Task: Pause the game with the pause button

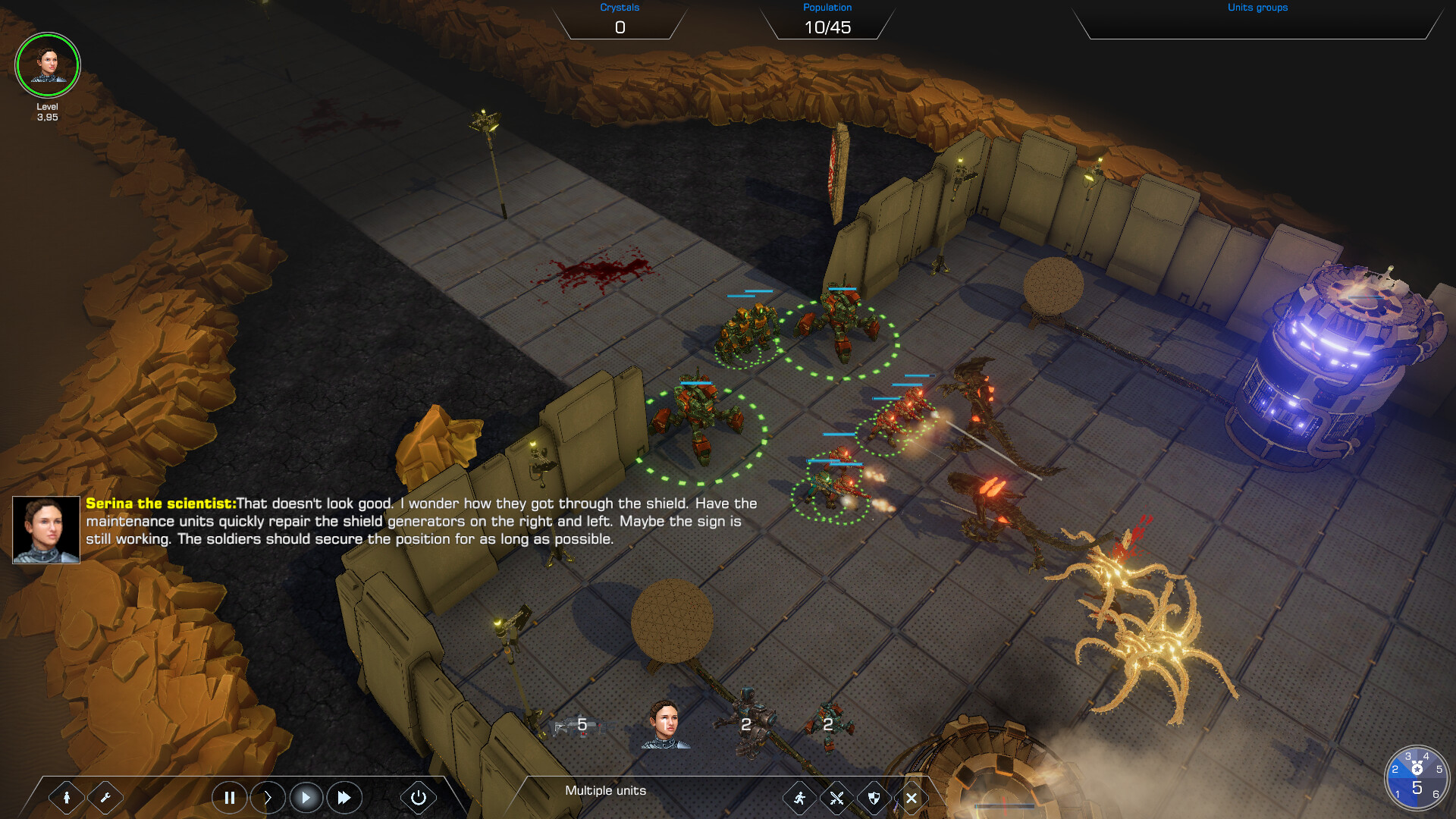Action: point(229,797)
